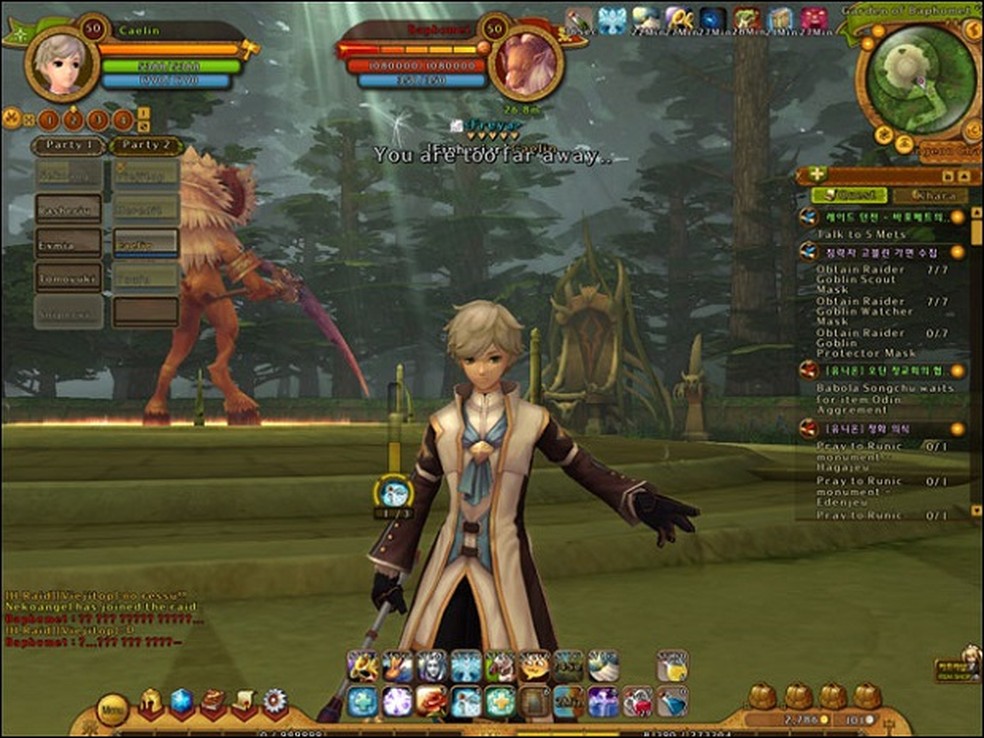This screenshot has height=738, width=984.
Task: Open the round Menu button
Action: point(112,710)
